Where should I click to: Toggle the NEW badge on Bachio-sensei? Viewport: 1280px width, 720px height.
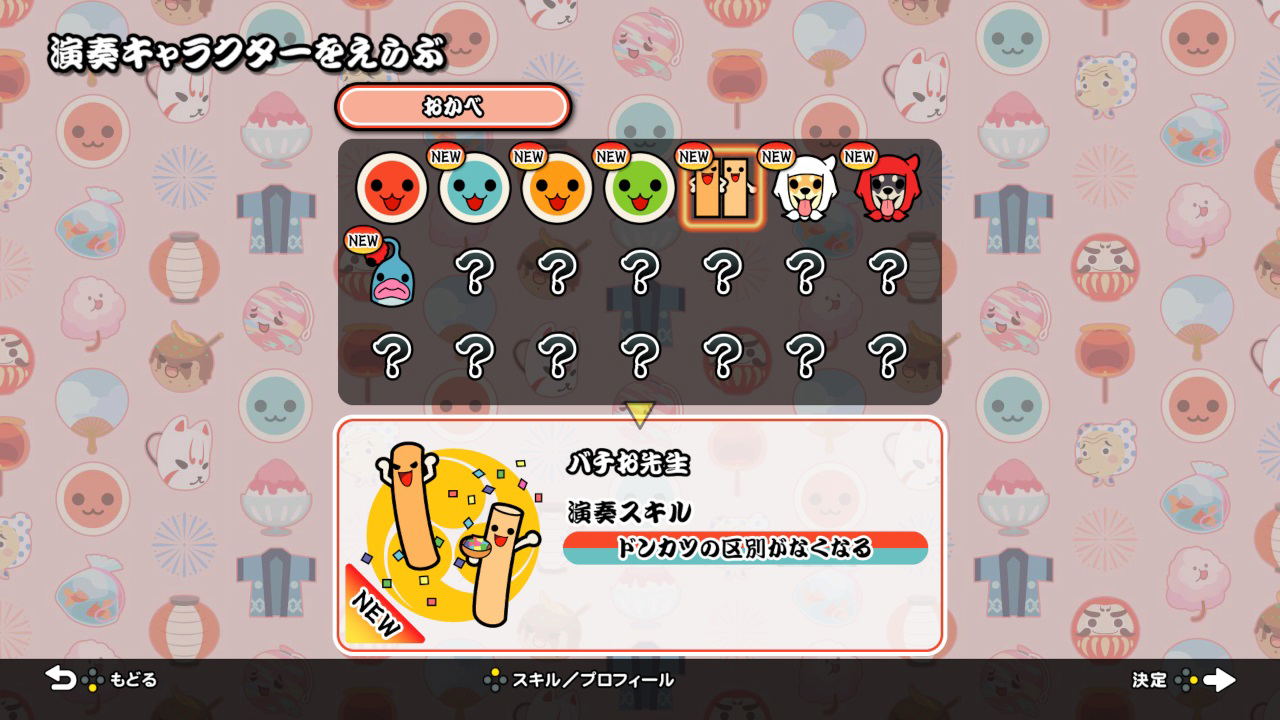692,157
